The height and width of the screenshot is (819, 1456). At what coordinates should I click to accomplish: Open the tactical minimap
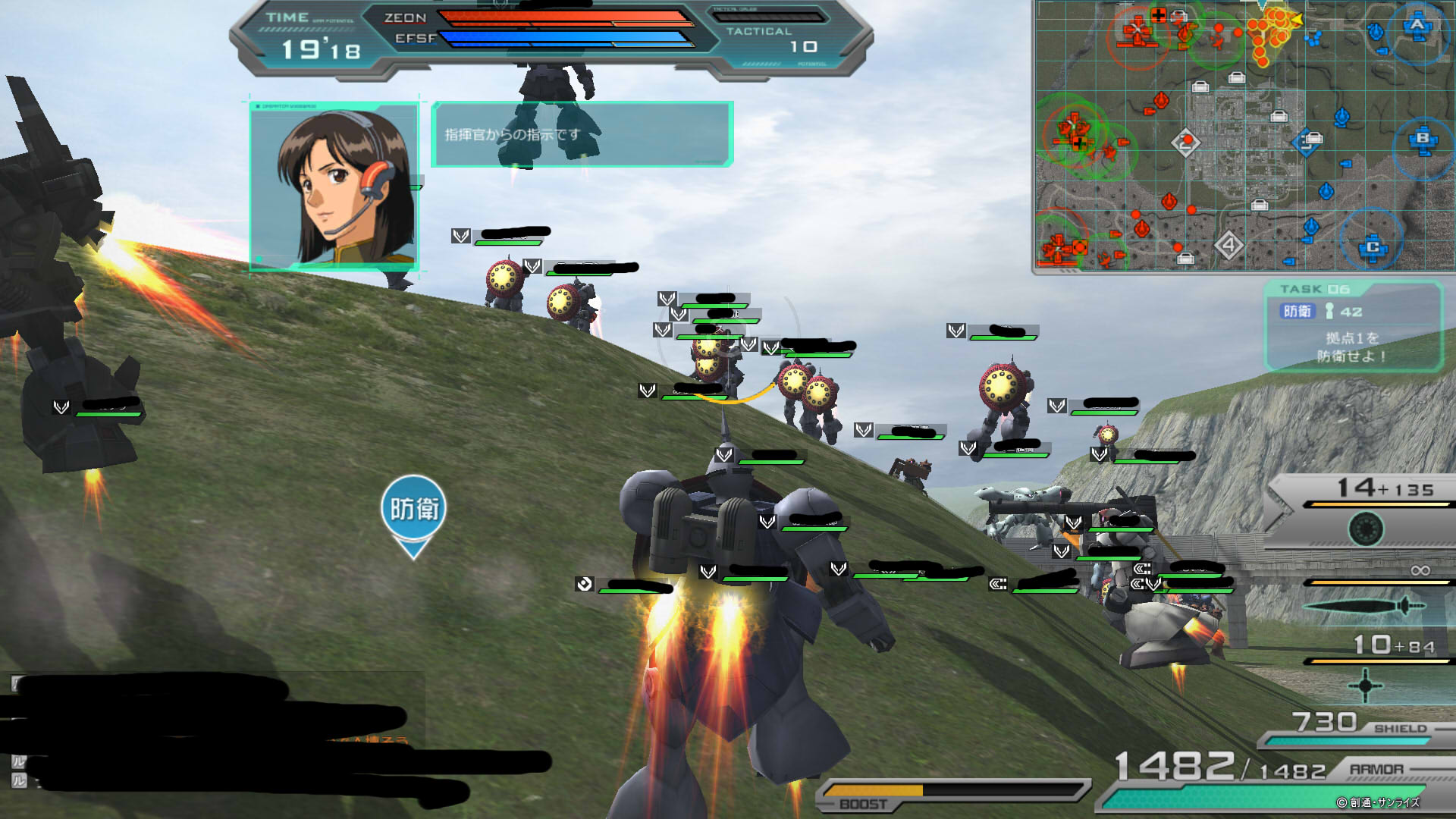pos(1244,136)
